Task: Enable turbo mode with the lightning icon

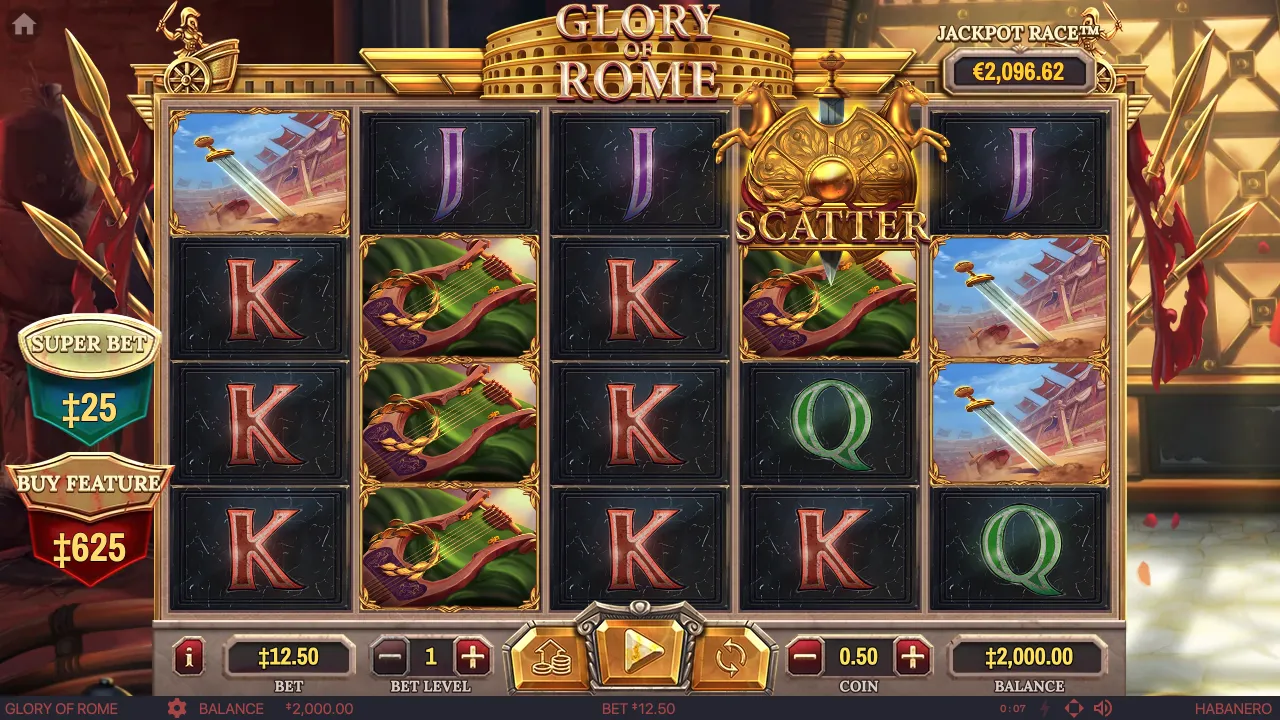Action: [x=1044, y=708]
